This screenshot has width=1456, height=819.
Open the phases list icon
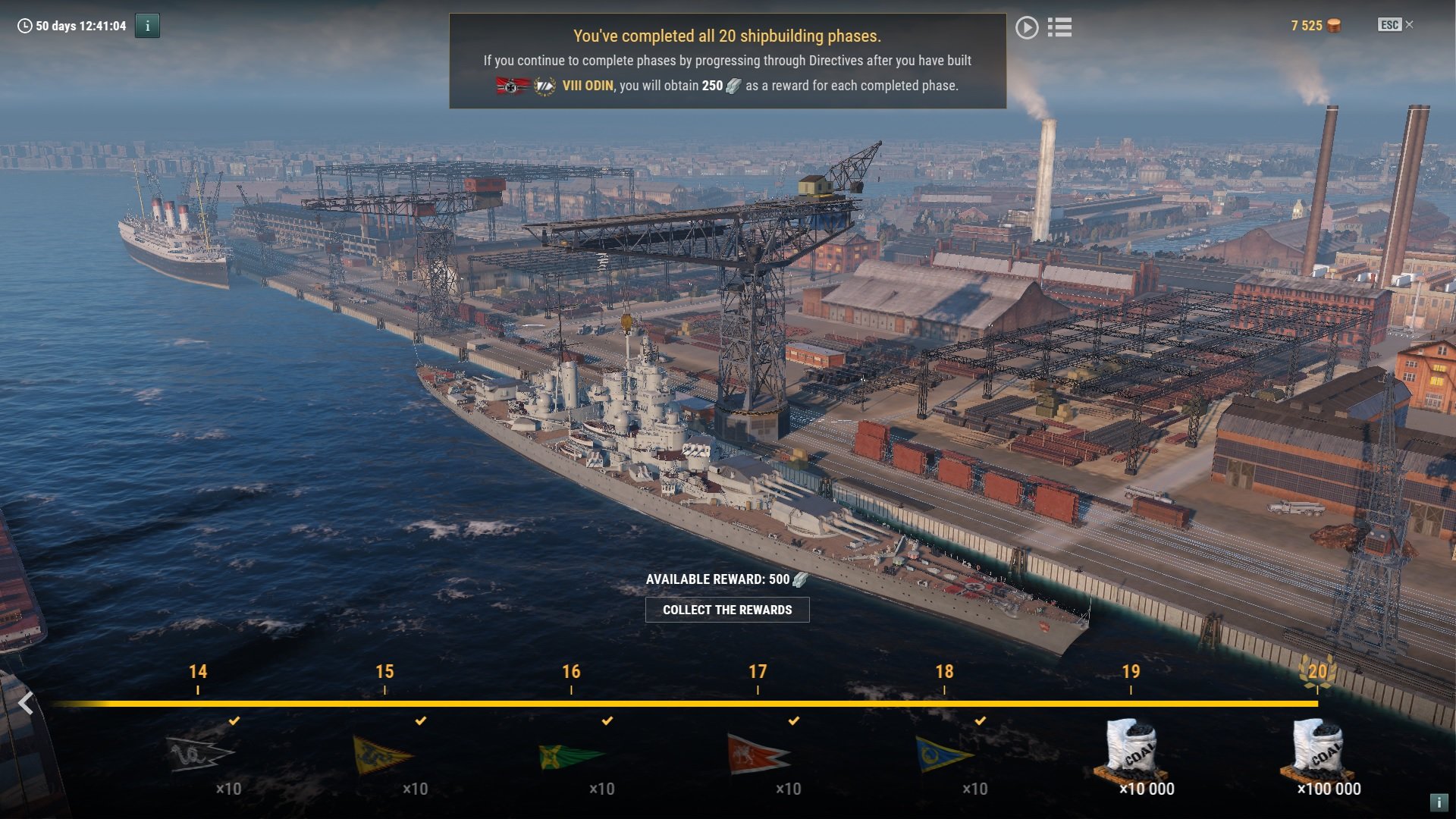[x=1059, y=28]
